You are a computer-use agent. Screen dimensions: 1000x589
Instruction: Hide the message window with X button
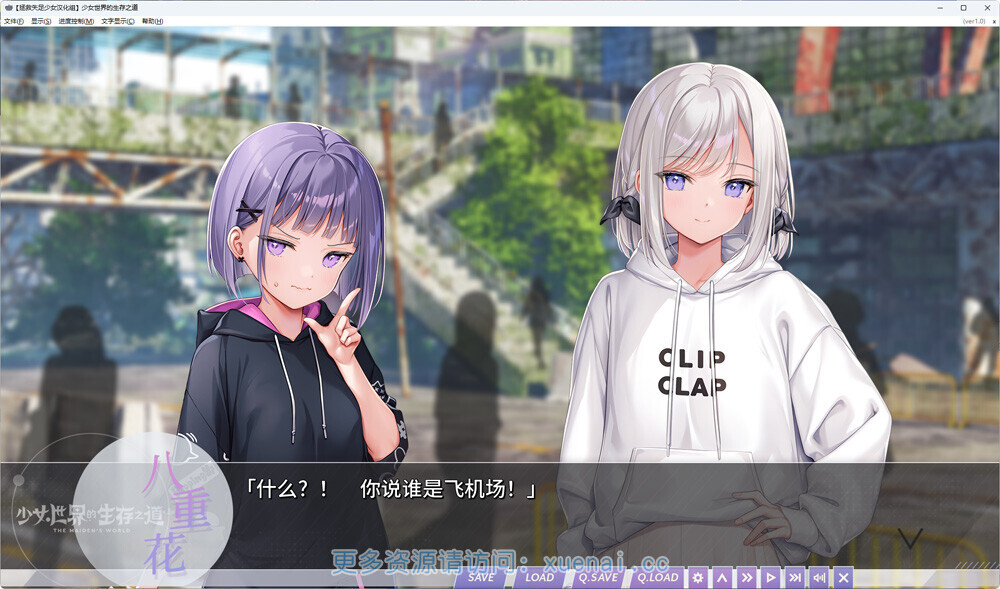[x=843, y=577]
